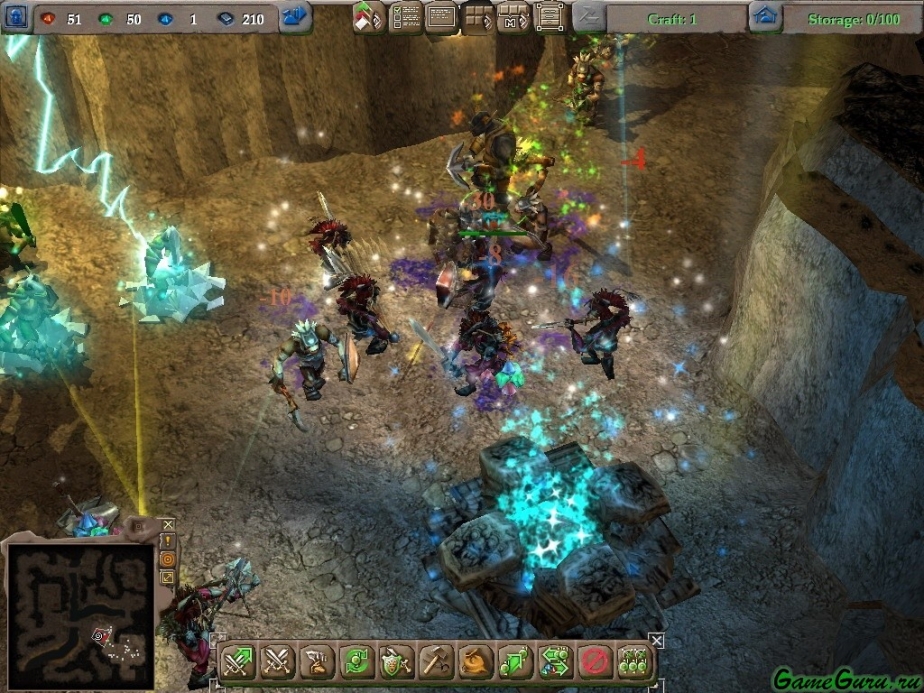924x693 pixels.
Task: Choose the hammer and pickaxe work command
Action: tap(436, 661)
